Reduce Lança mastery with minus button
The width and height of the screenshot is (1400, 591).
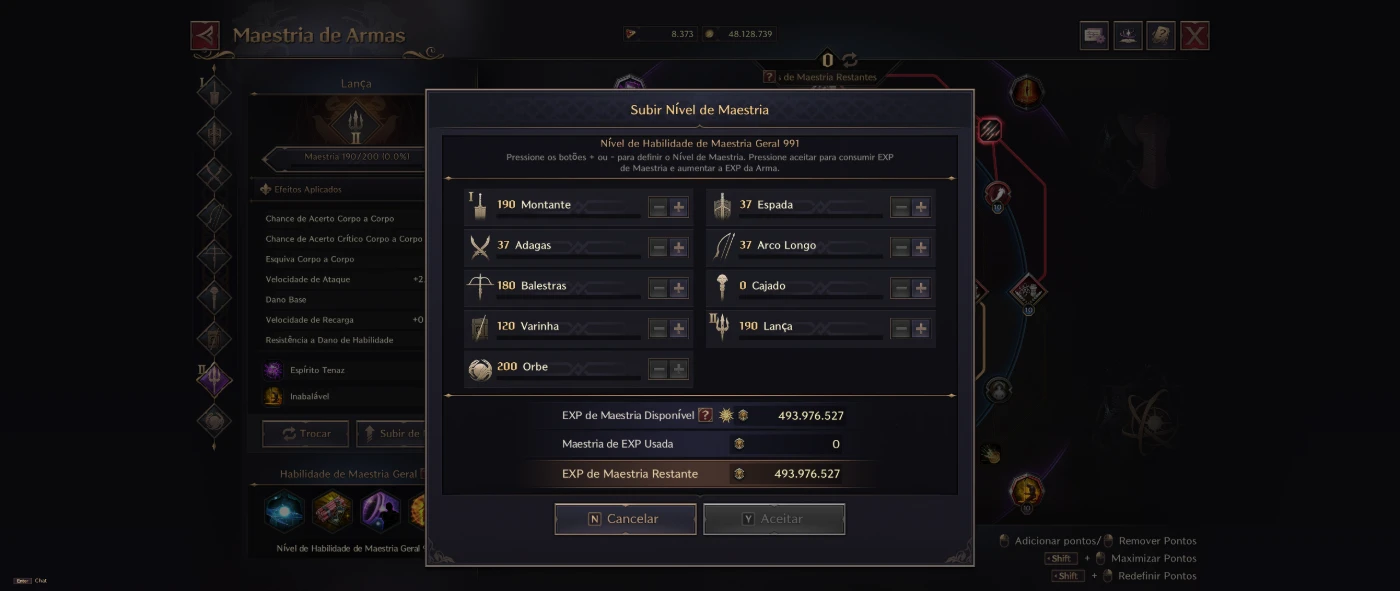tap(900, 328)
